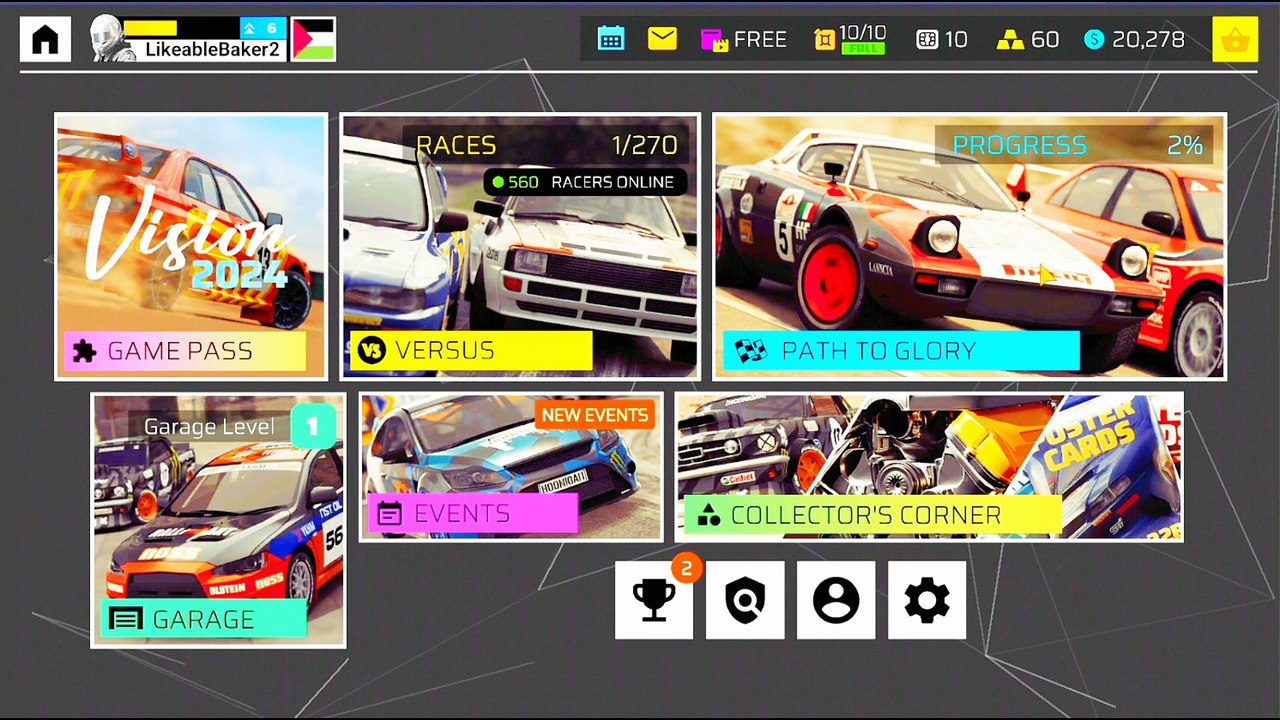Open Collector's Corner
Image resolution: width=1280 pixels, height=720 pixels.
click(929, 467)
